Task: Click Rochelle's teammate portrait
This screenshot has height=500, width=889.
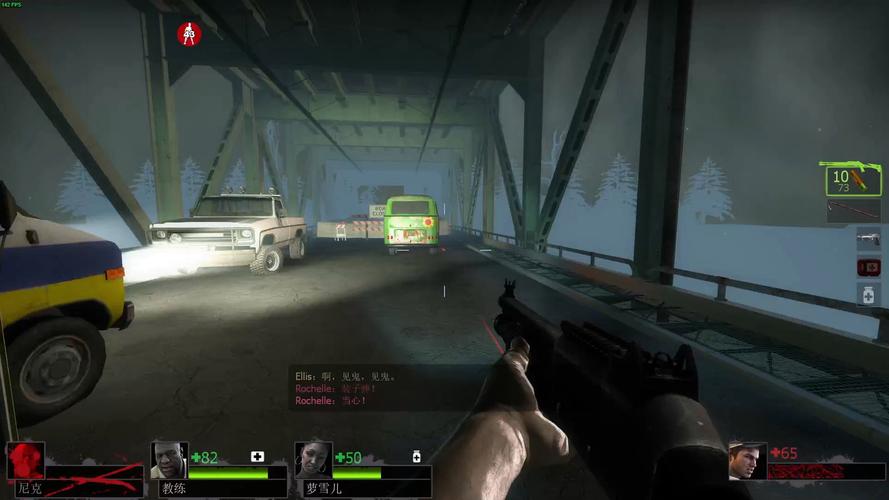Action: (313, 459)
